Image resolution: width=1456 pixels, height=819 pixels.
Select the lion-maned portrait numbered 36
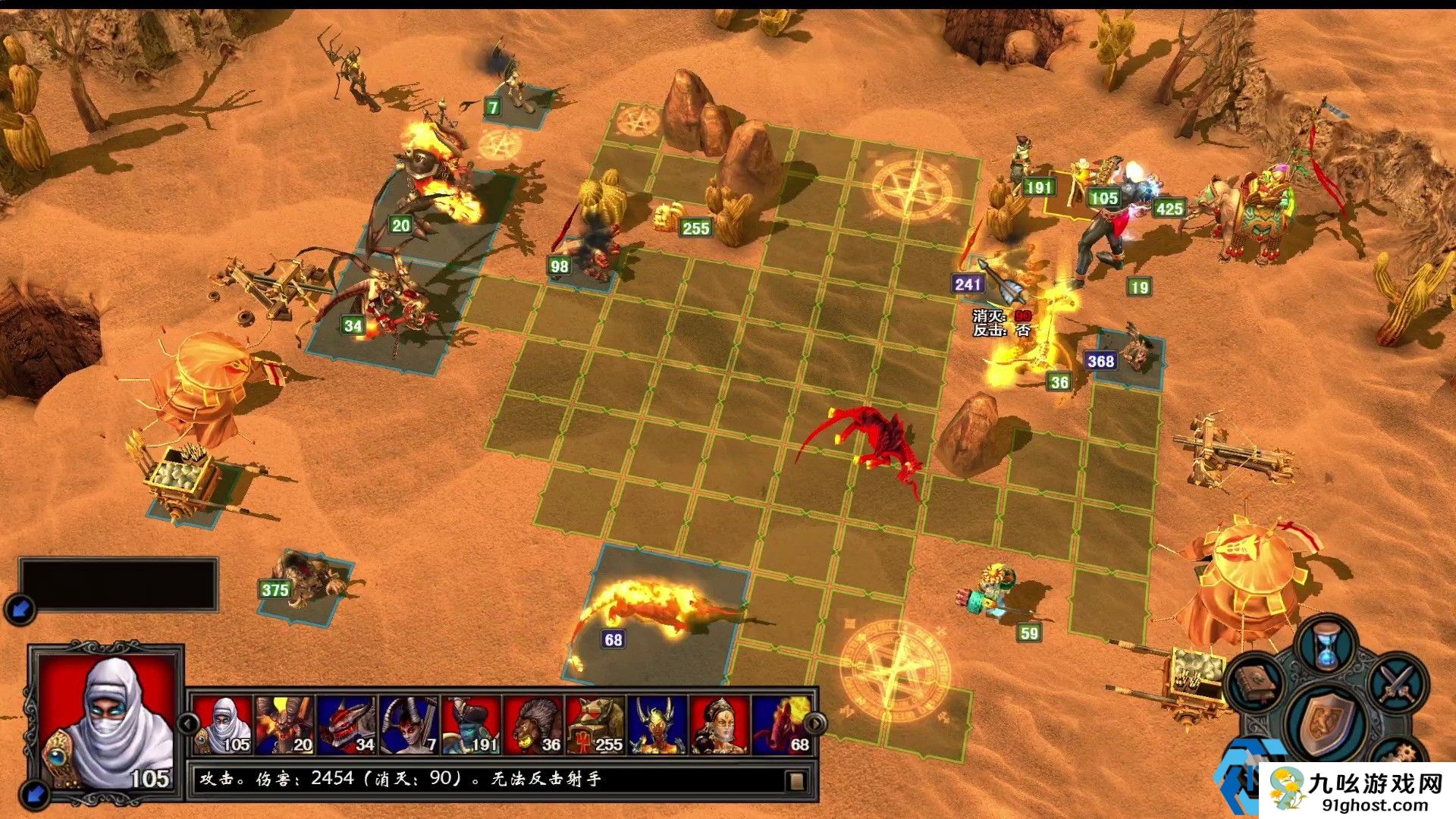coord(534,724)
